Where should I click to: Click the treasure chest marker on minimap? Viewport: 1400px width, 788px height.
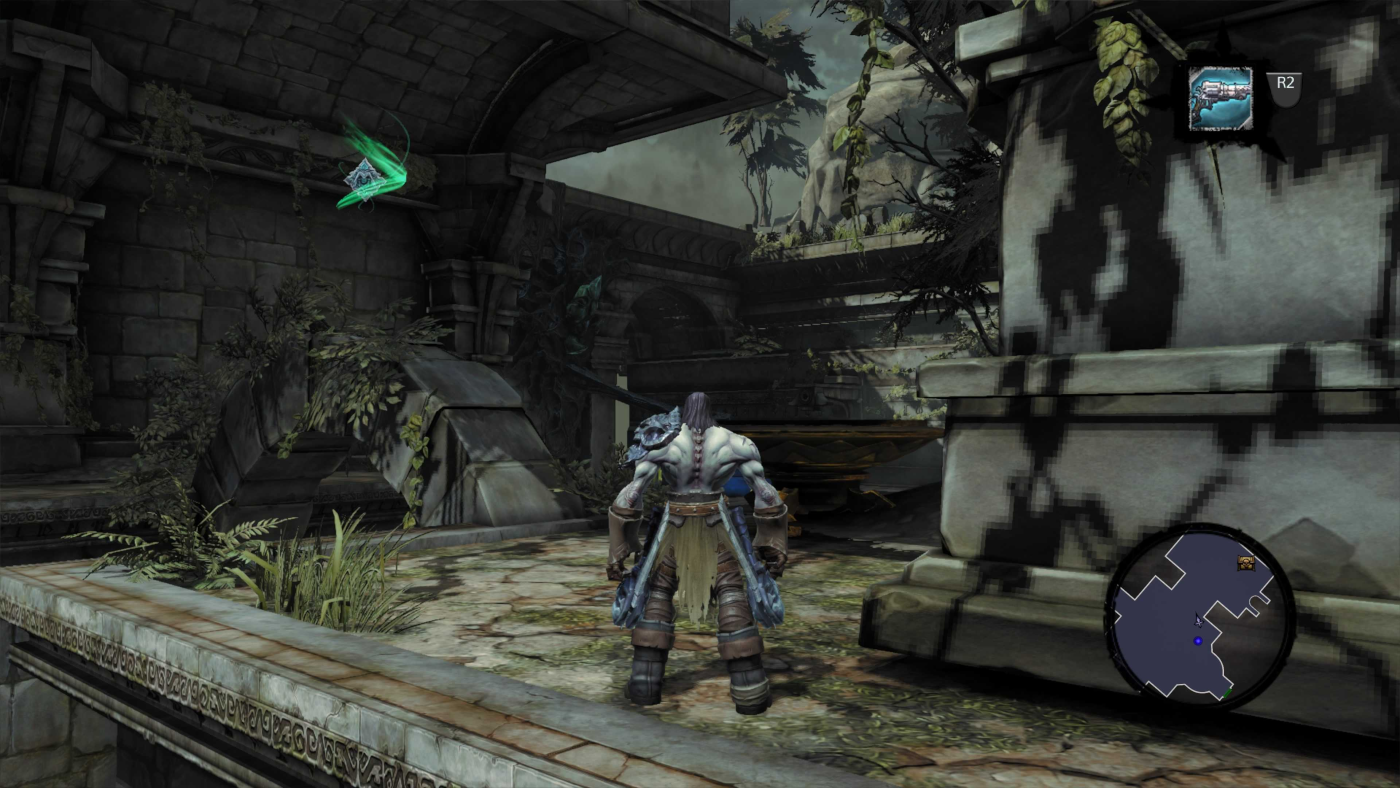pyautogui.click(x=1246, y=563)
